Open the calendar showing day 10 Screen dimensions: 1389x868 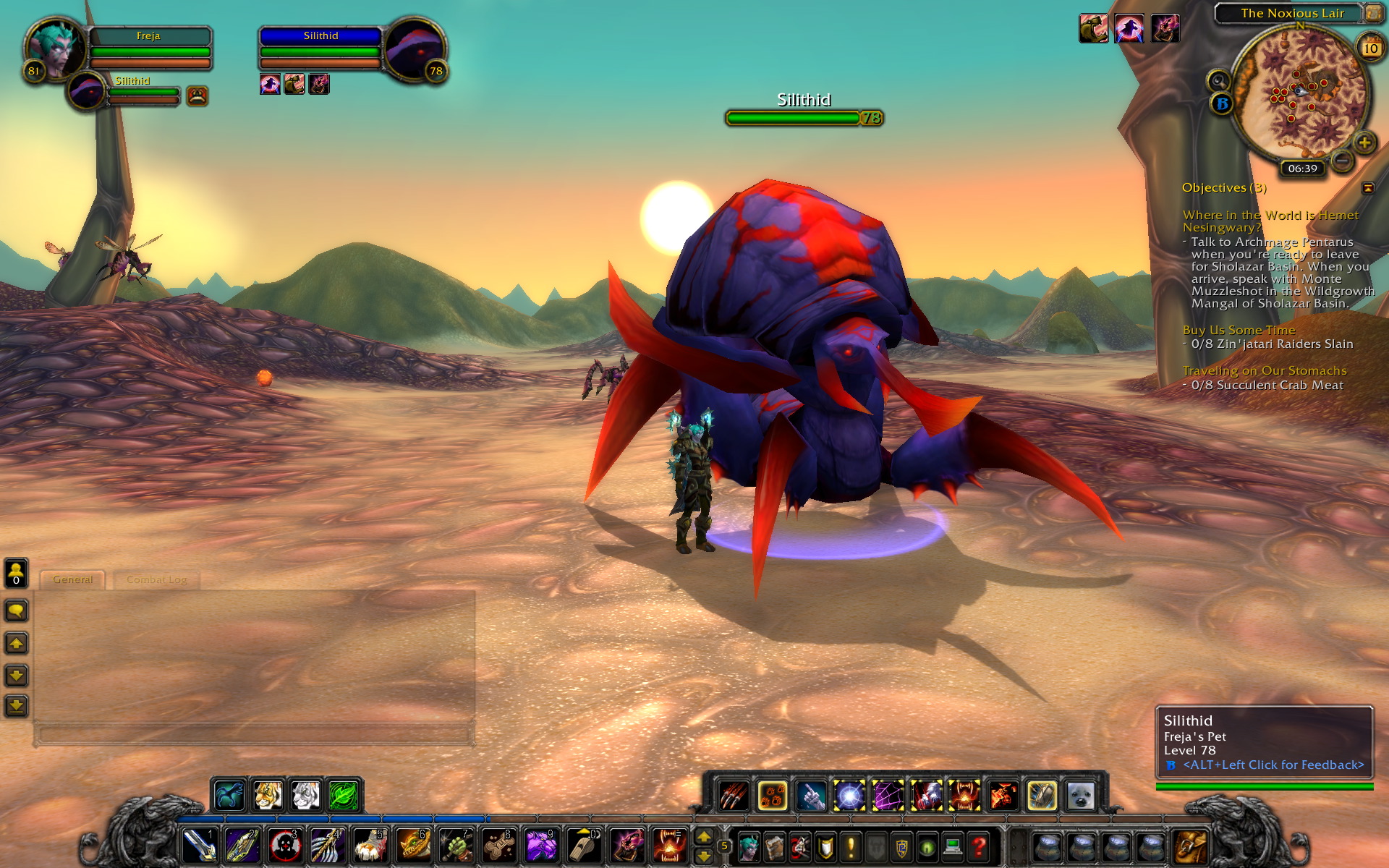point(1370,48)
